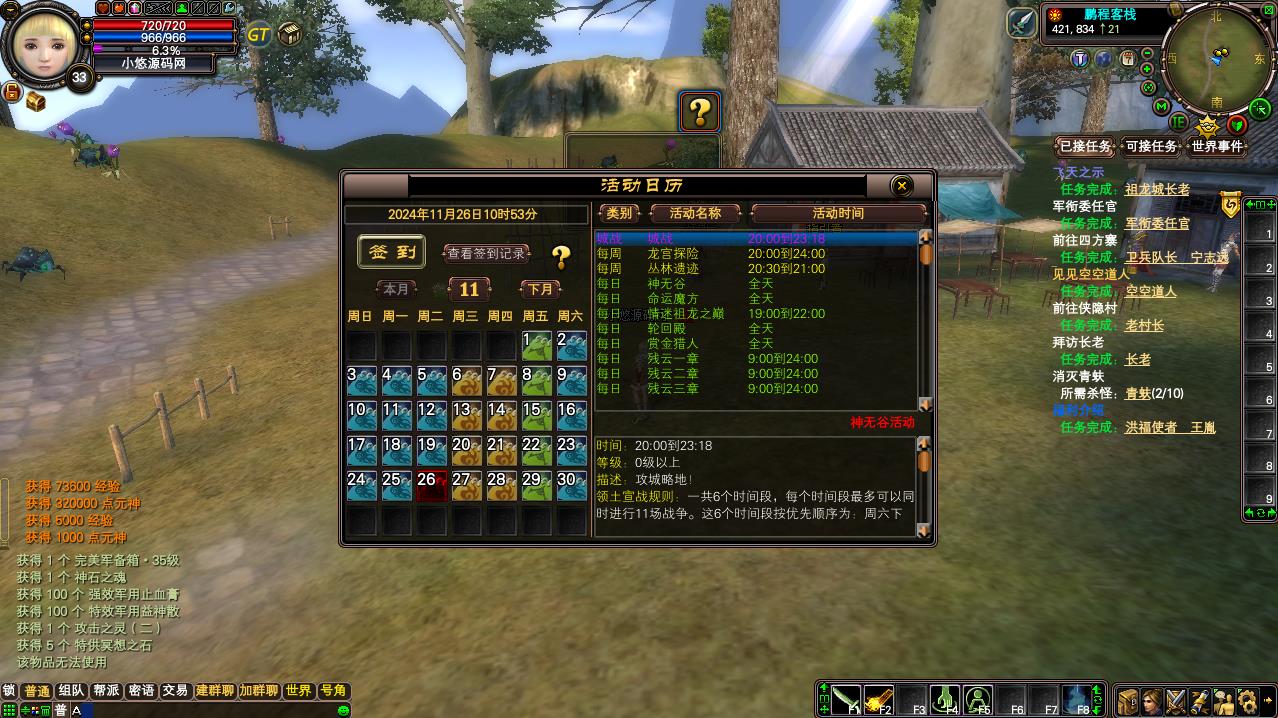Sort activities by 活动名称 column
Image resolution: width=1278 pixels, height=718 pixels.
tap(695, 213)
